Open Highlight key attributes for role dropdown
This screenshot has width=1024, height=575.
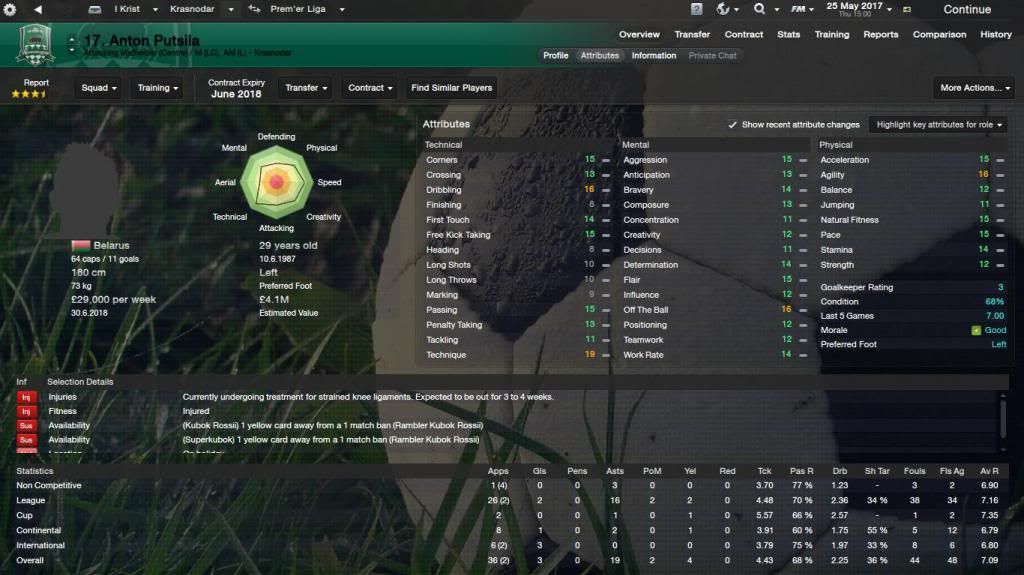[936, 125]
